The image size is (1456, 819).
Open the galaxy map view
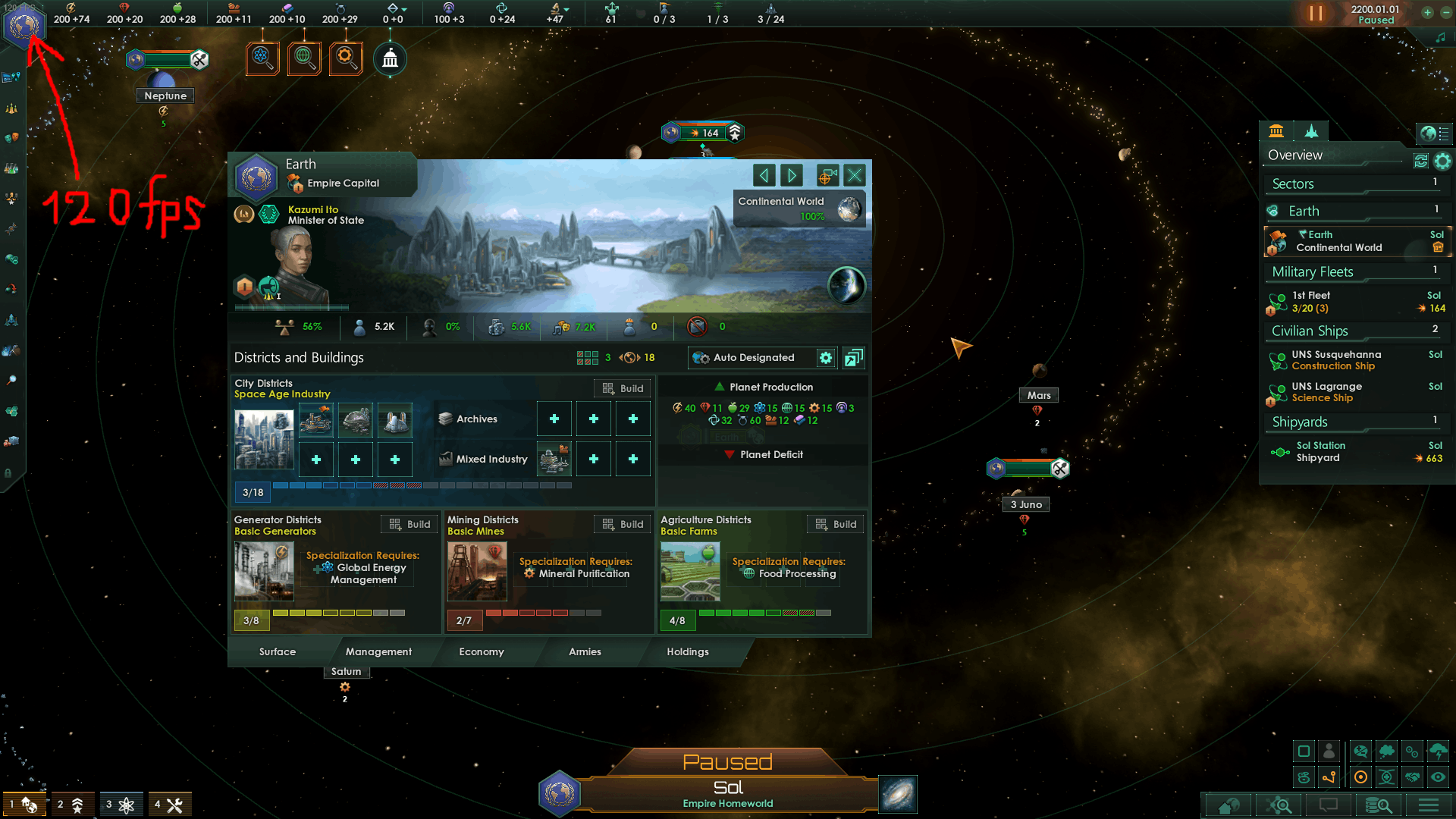(x=898, y=794)
